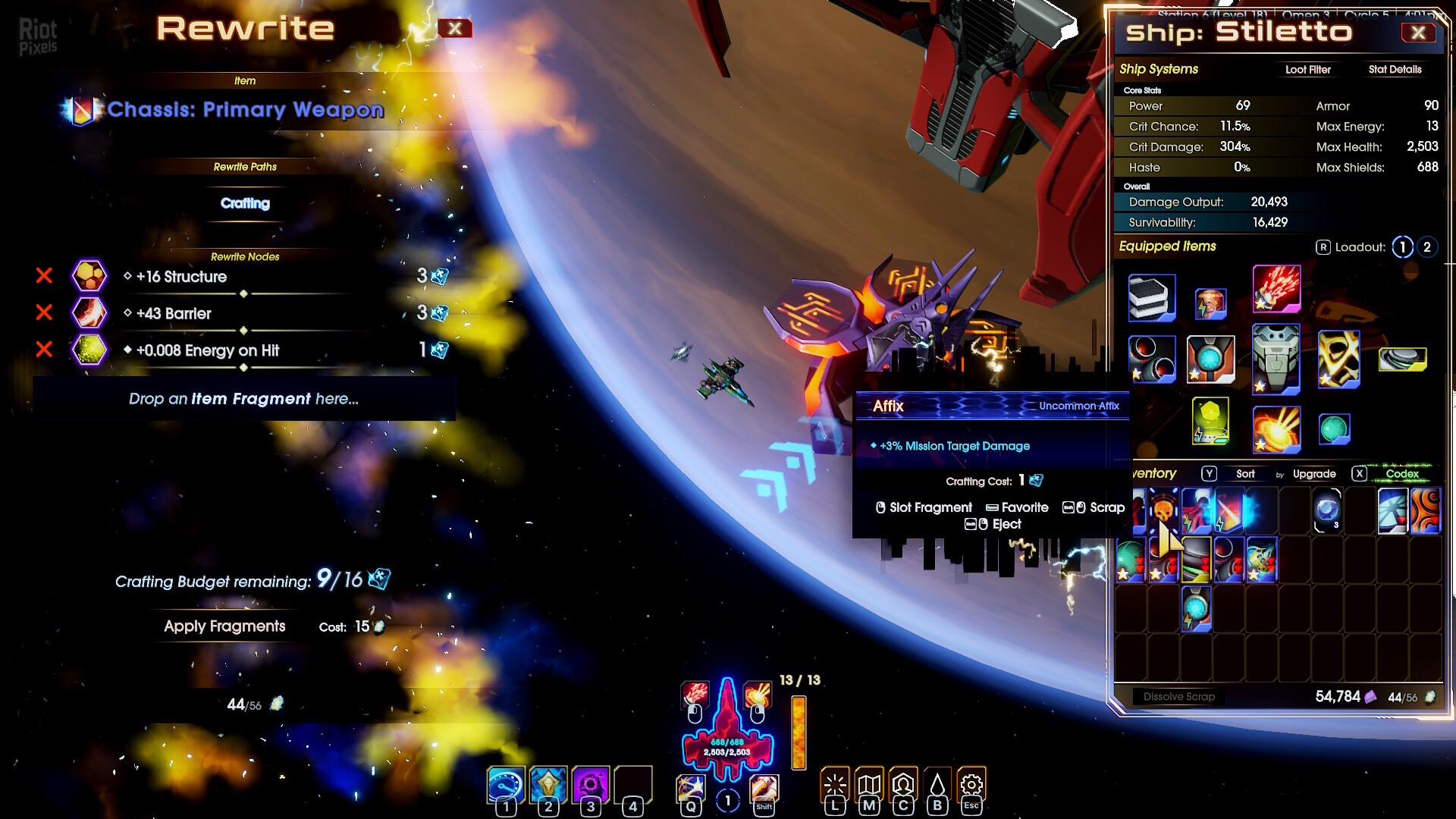Select the equipped gray armor chassis item
Image resolution: width=1456 pixels, height=819 pixels.
click(x=1276, y=359)
